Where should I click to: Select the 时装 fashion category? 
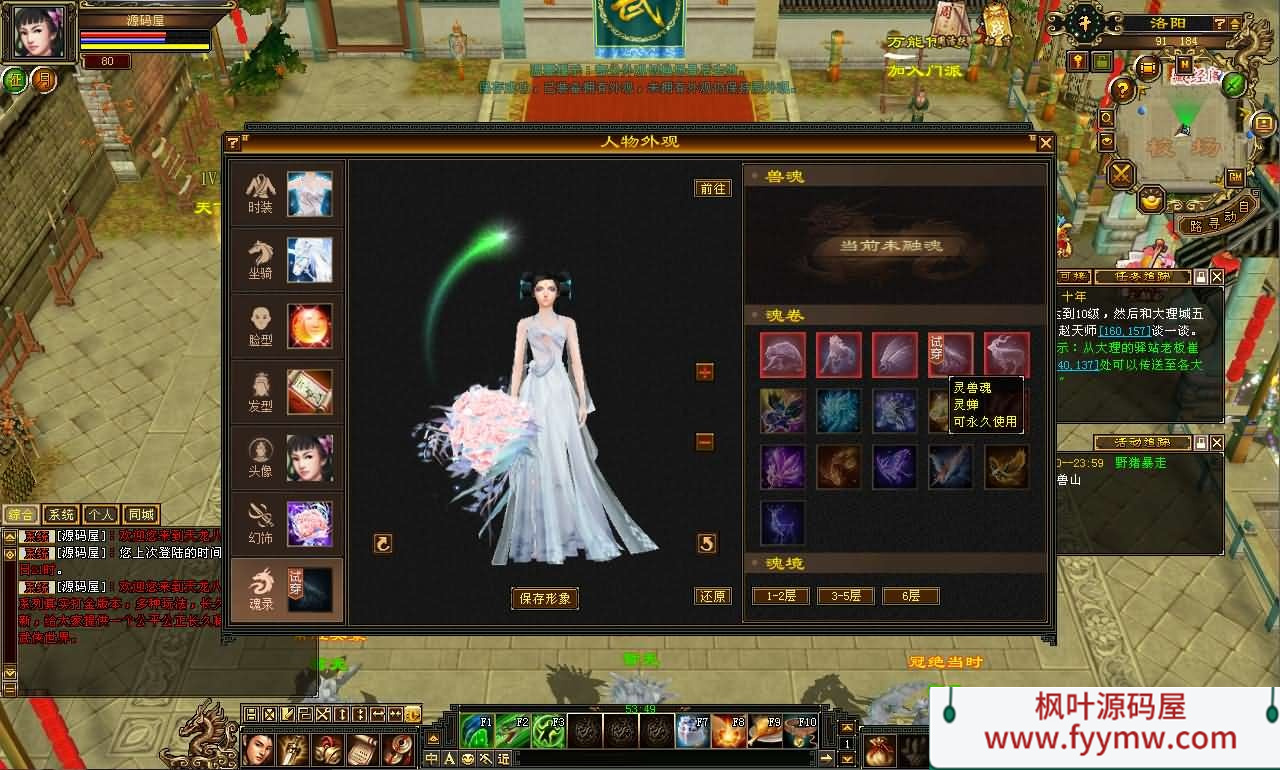286,194
